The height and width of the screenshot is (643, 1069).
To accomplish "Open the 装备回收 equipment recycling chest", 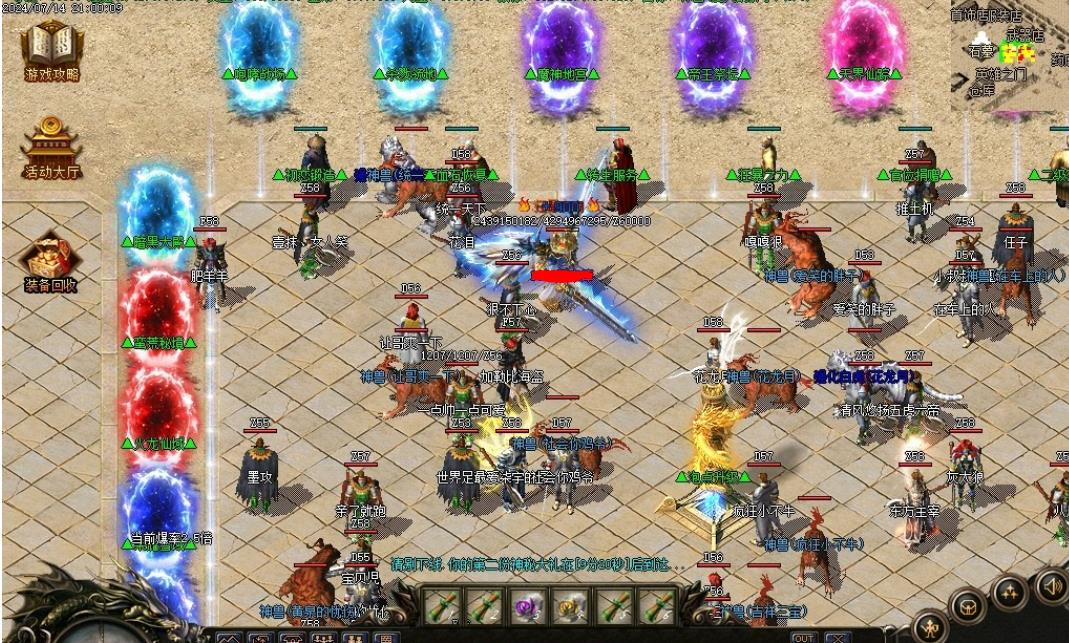I will [51, 261].
